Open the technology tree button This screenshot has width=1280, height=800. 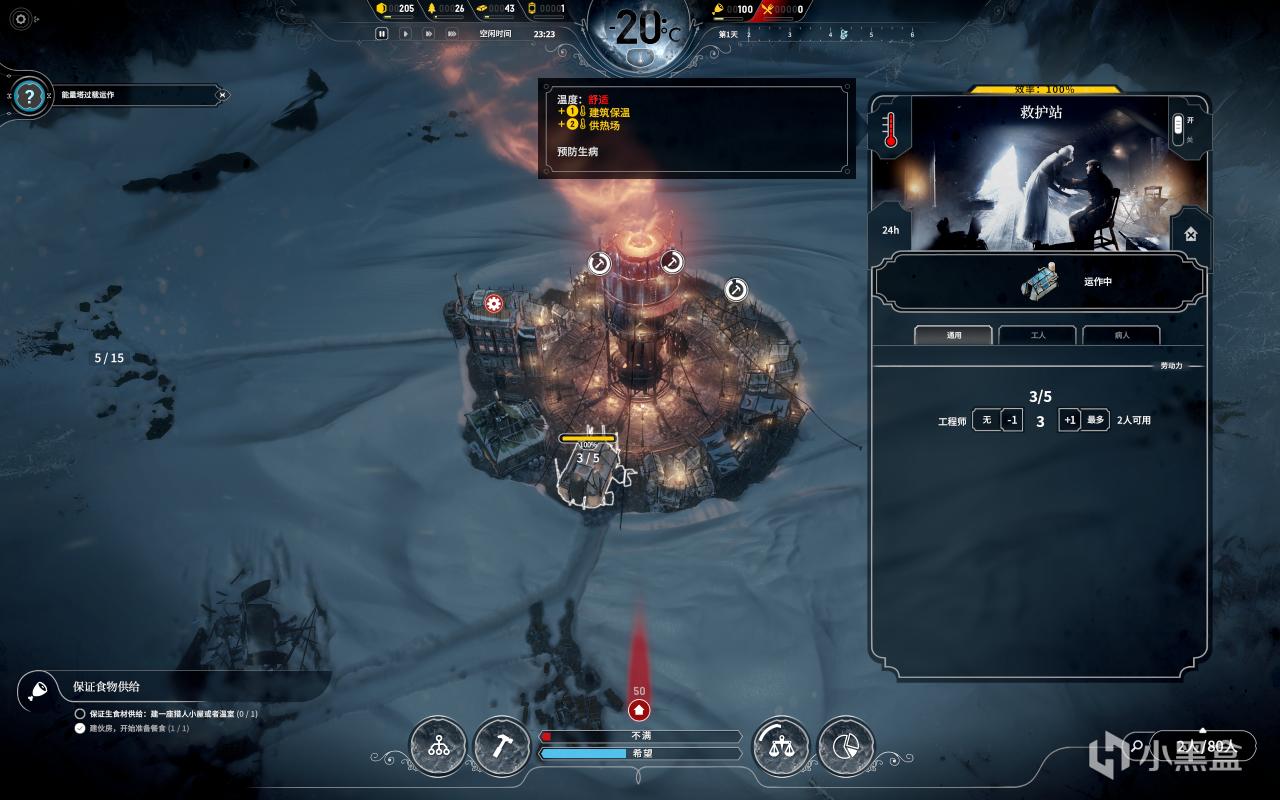click(438, 746)
